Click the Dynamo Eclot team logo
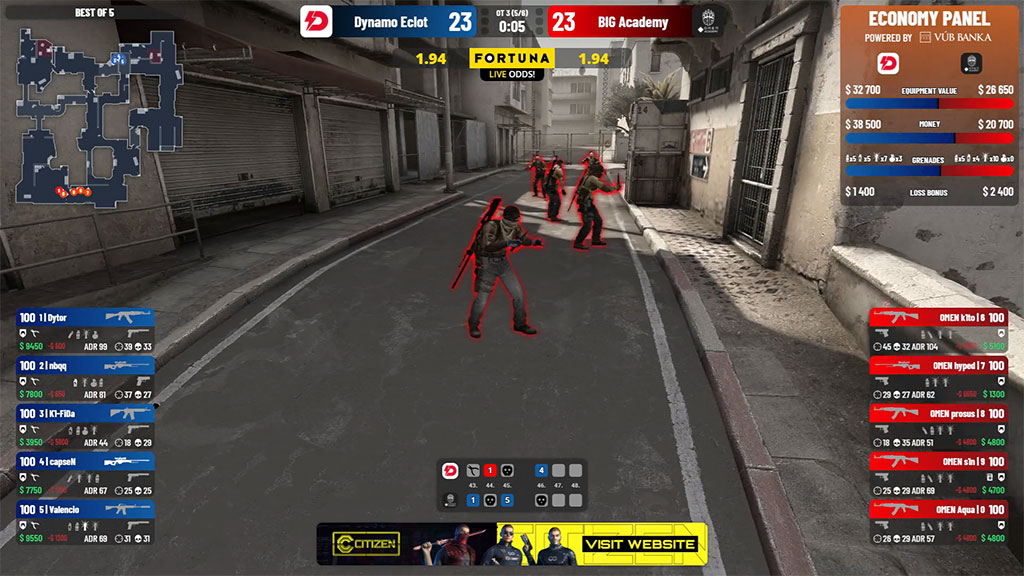 (316, 22)
